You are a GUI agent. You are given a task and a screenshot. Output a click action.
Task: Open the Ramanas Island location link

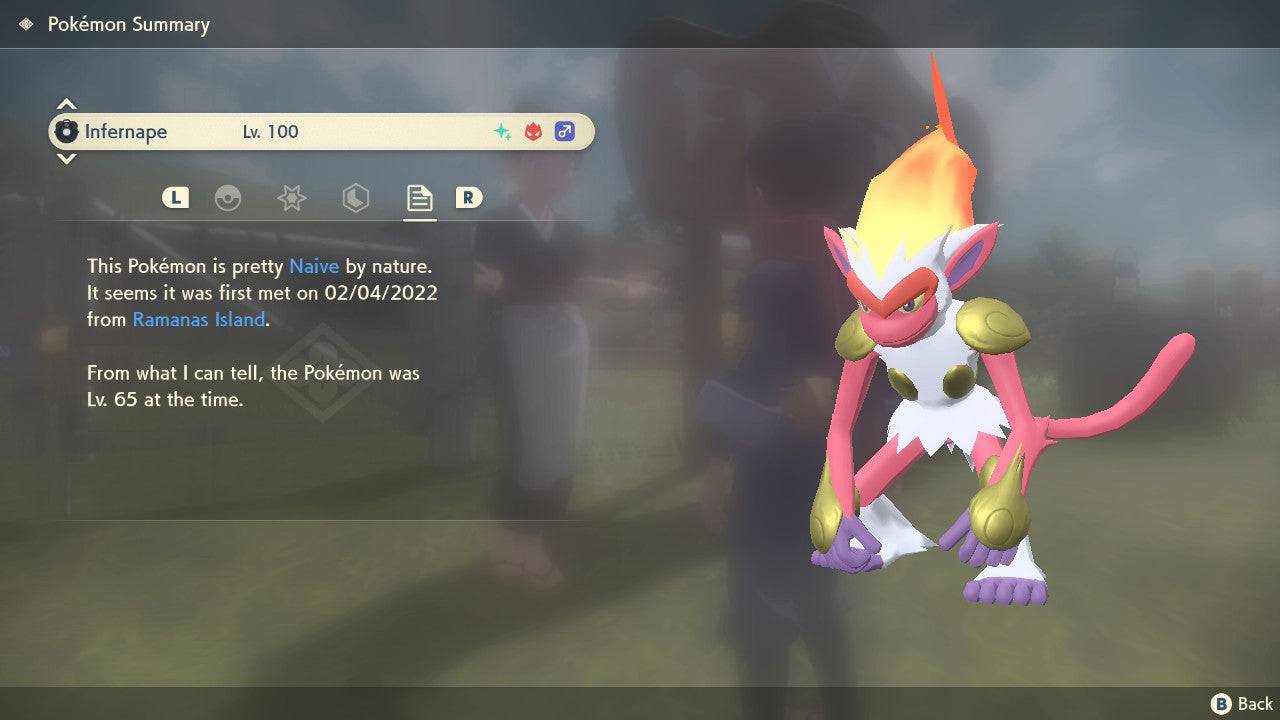(197, 319)
